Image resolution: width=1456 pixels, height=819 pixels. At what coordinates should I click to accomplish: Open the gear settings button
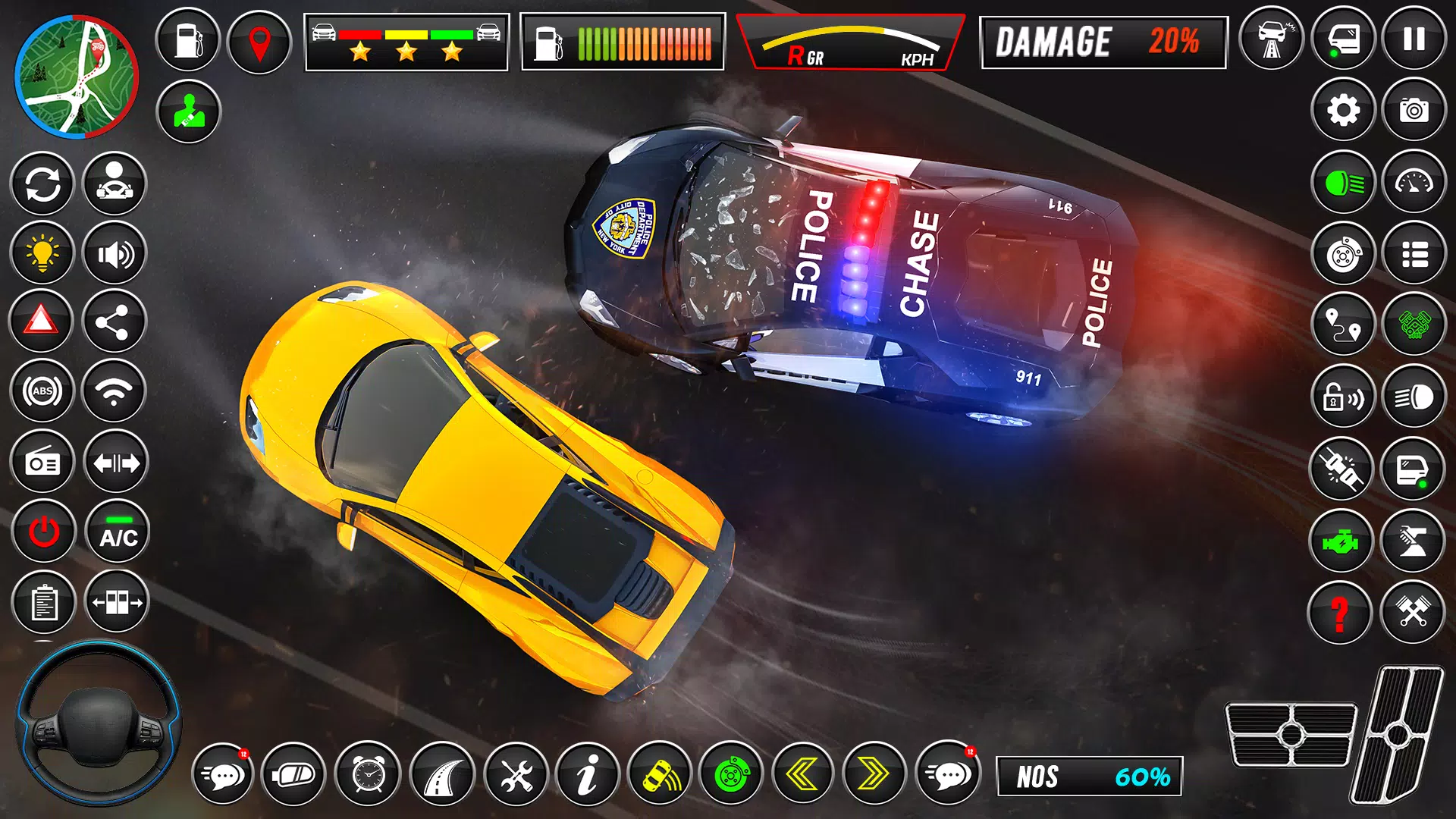1343,111
